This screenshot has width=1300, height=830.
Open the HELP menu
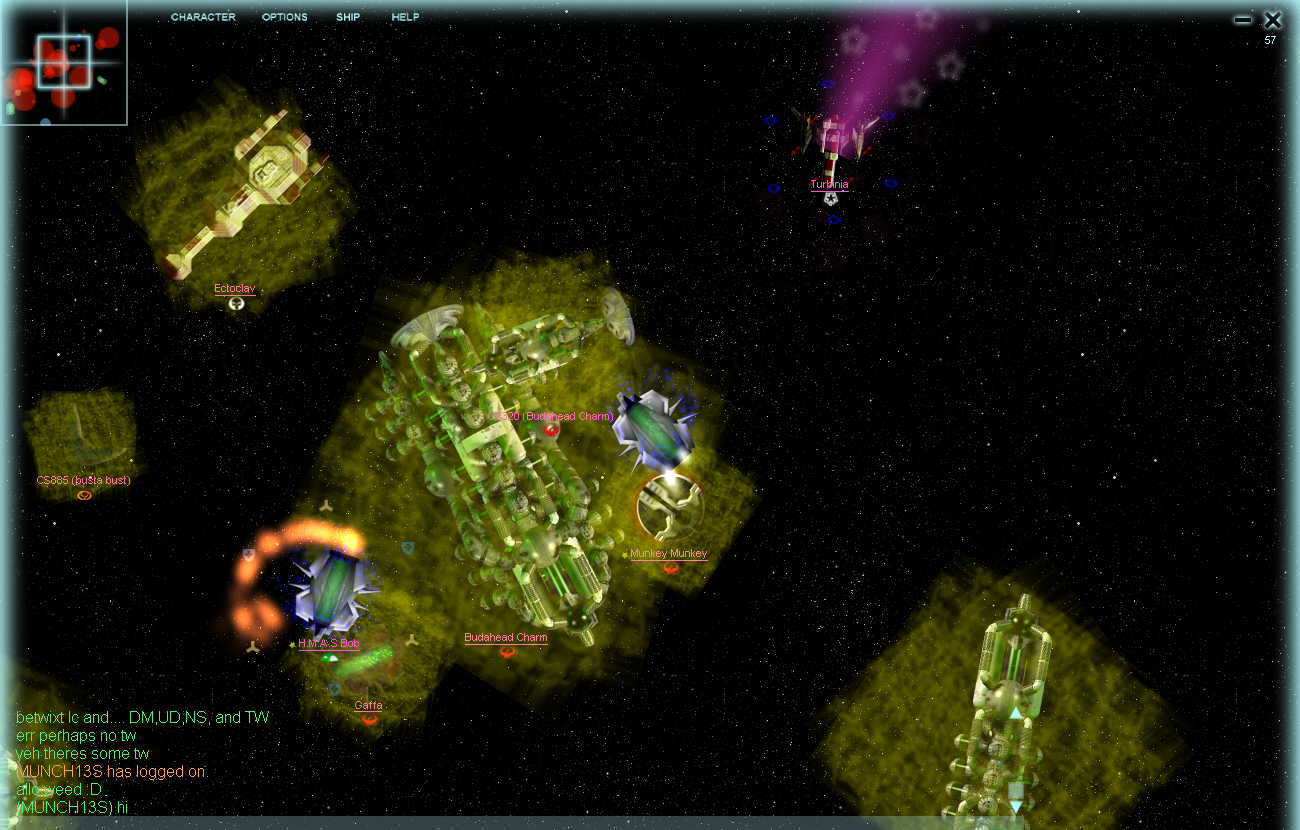(405, 17)
